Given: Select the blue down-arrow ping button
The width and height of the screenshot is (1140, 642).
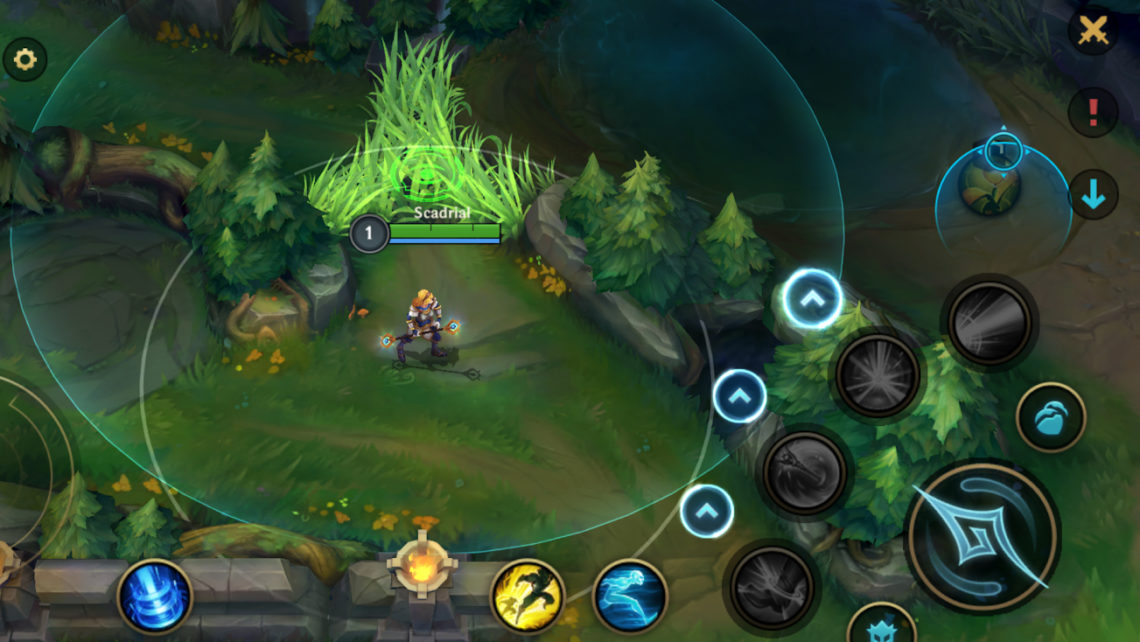Looking at the screenshot, I should coord(1093,194).
